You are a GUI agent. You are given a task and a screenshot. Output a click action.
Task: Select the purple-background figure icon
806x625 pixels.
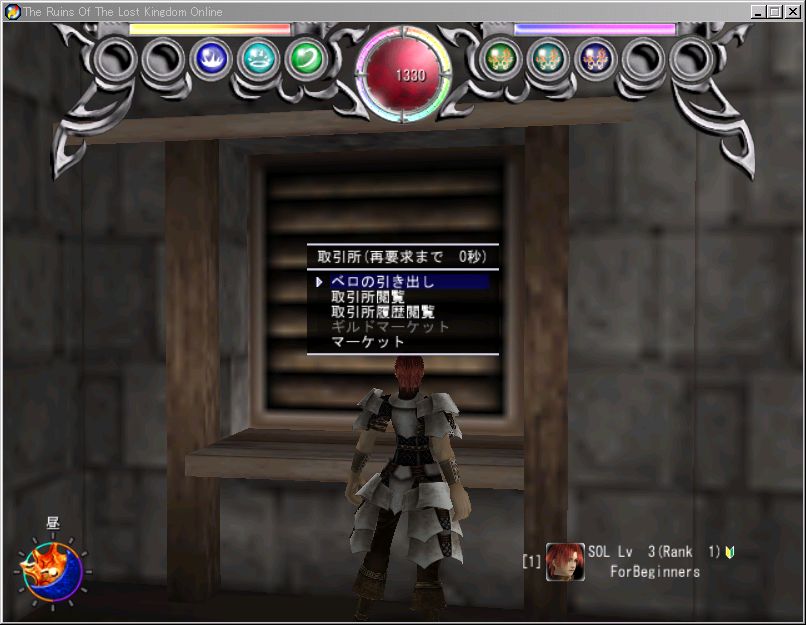pyautogui.click(x=594, y=59)
